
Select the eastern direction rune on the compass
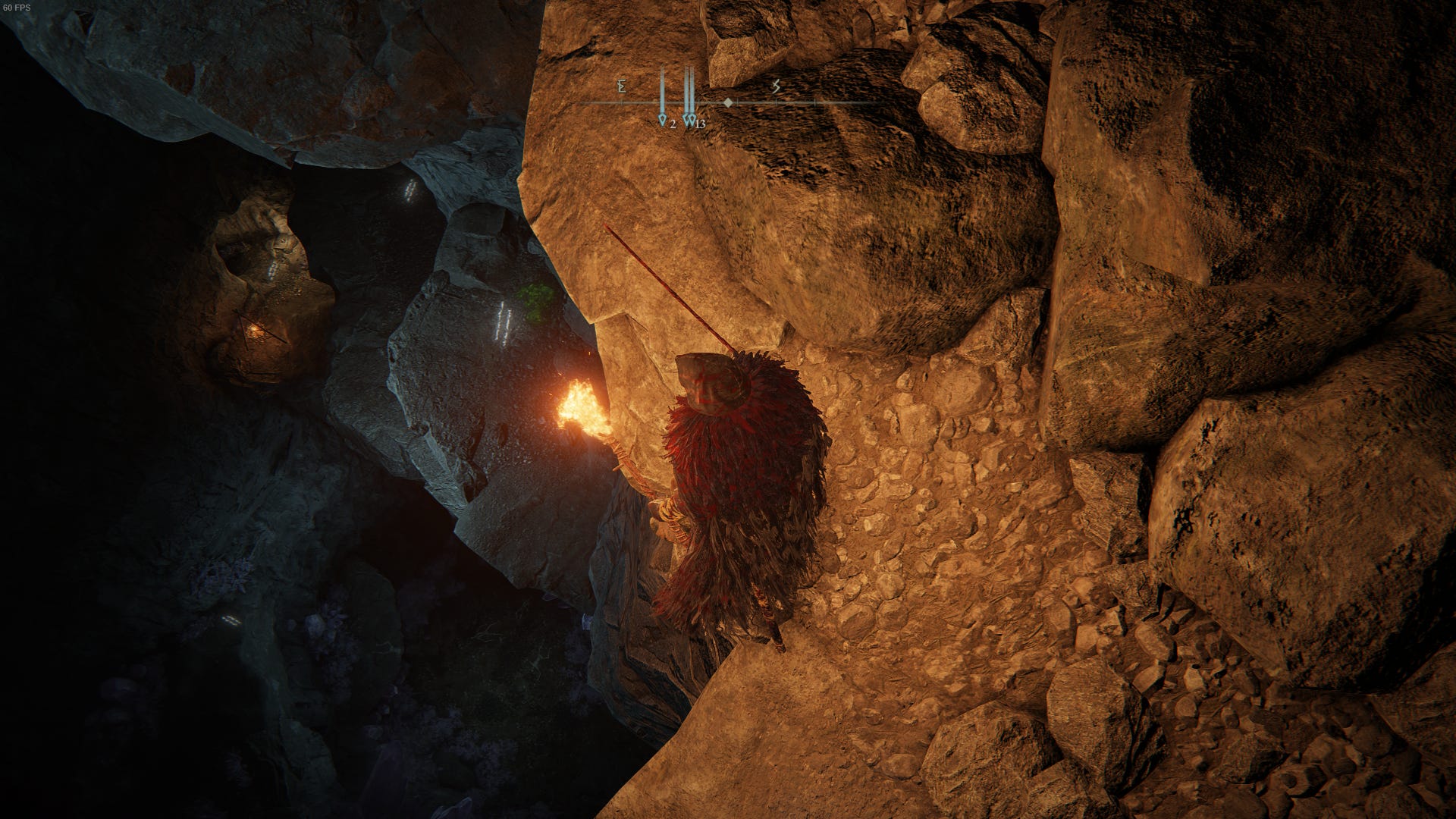621,87
